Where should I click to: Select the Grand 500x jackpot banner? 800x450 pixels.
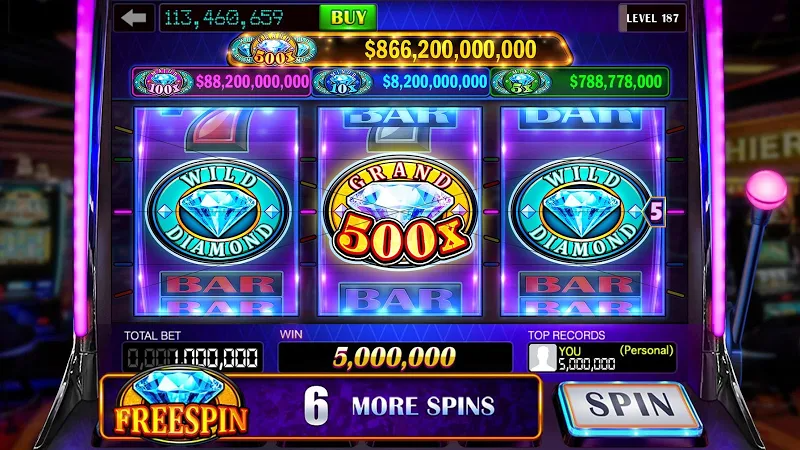point(400,48)
